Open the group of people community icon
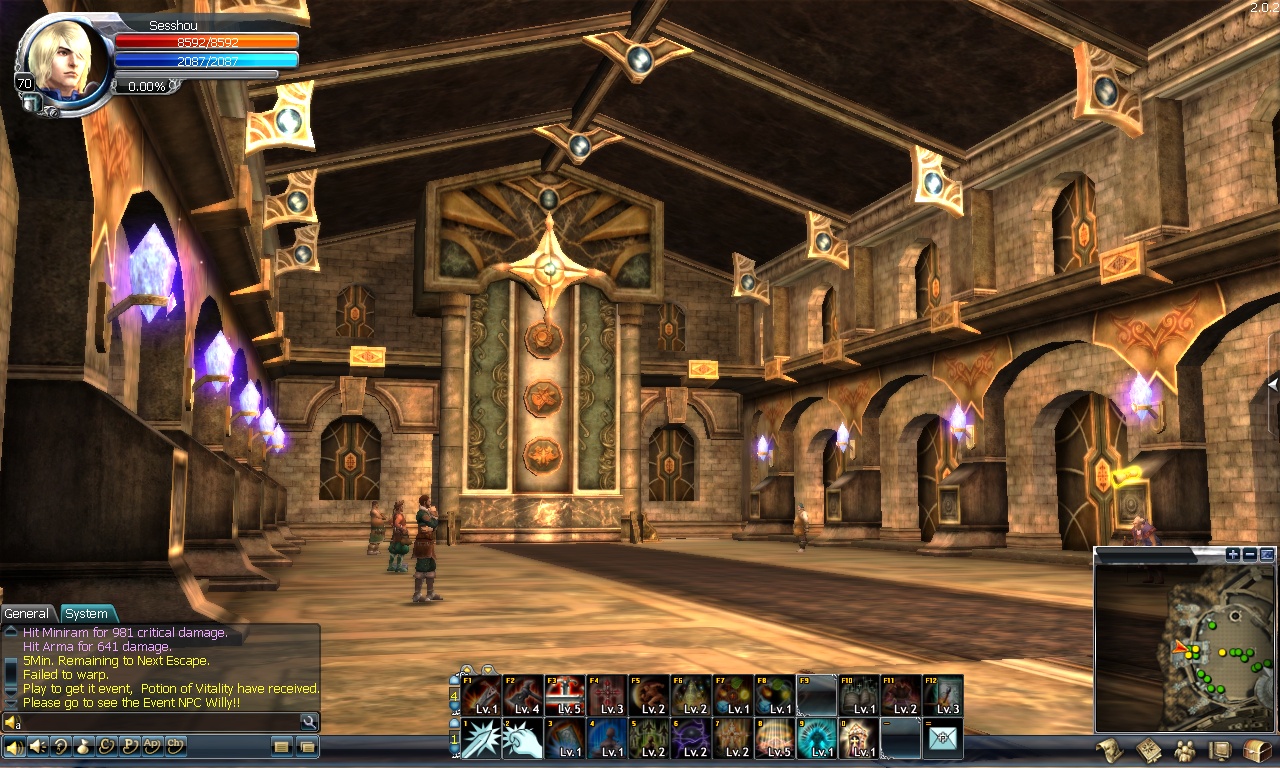The width and height of the screenshot is (1280, 768). coord(1184,749)
